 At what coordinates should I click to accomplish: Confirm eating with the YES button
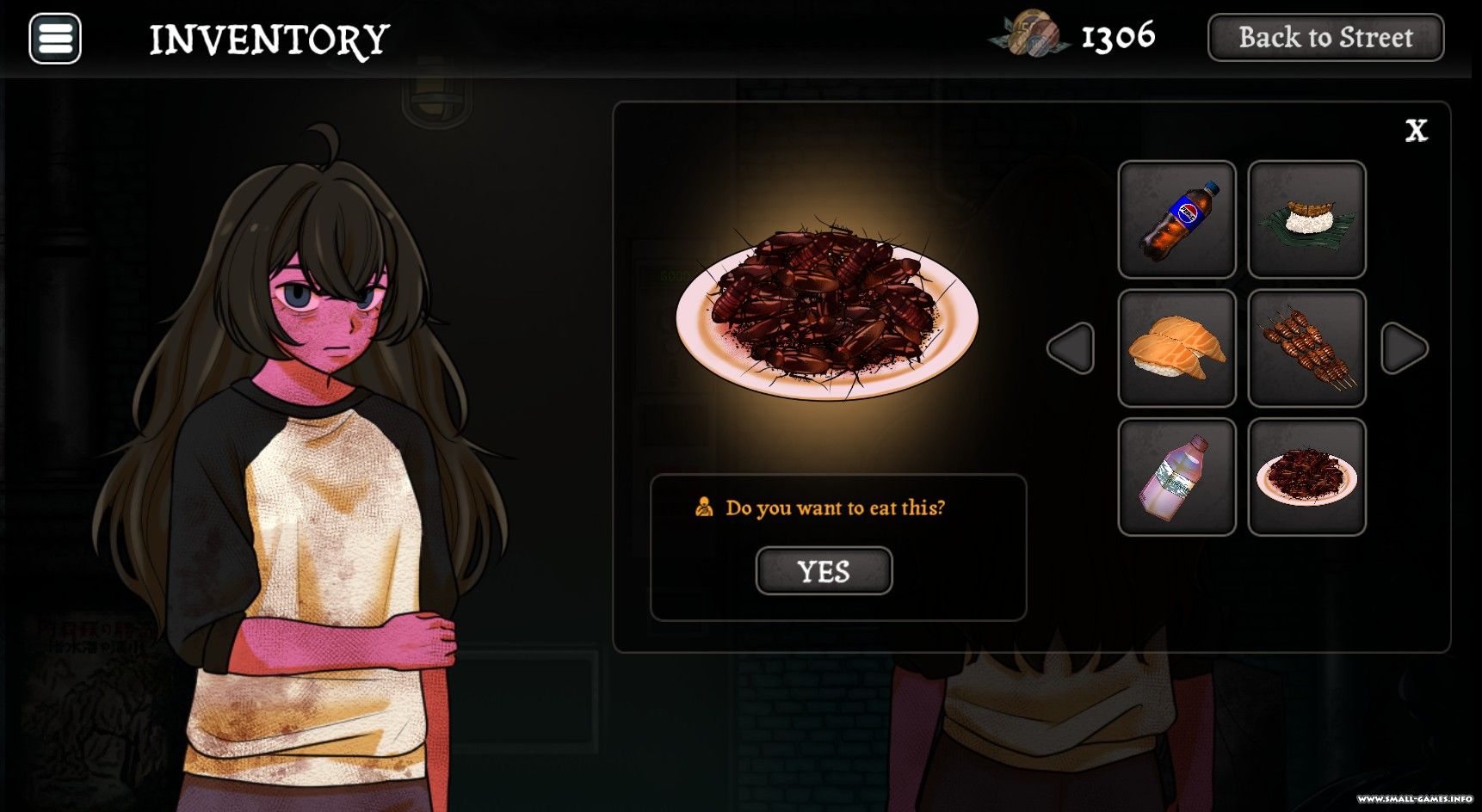824,571
